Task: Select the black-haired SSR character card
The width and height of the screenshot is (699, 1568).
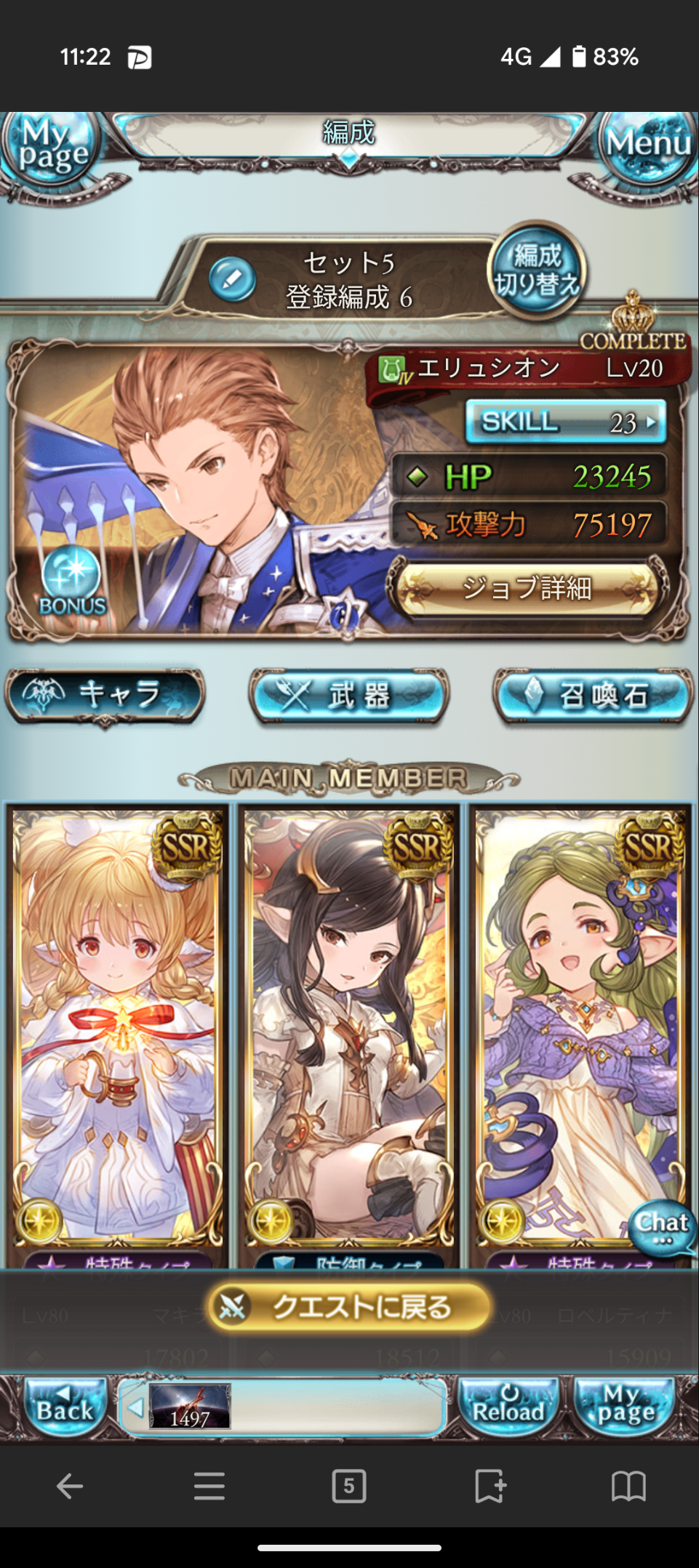Action: click(x=349, y=1025)
